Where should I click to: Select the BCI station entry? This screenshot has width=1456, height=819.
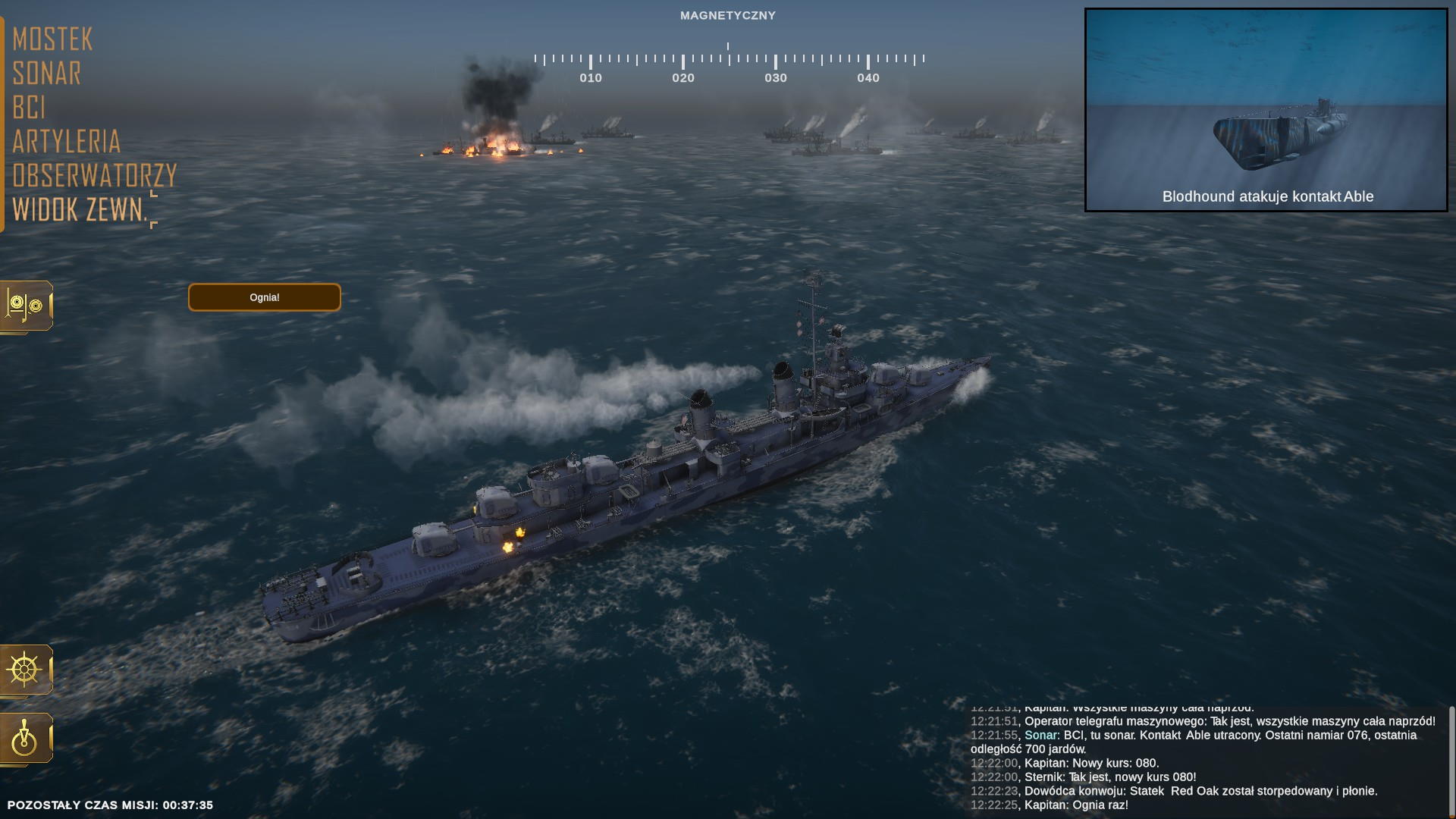coord(29,108)
